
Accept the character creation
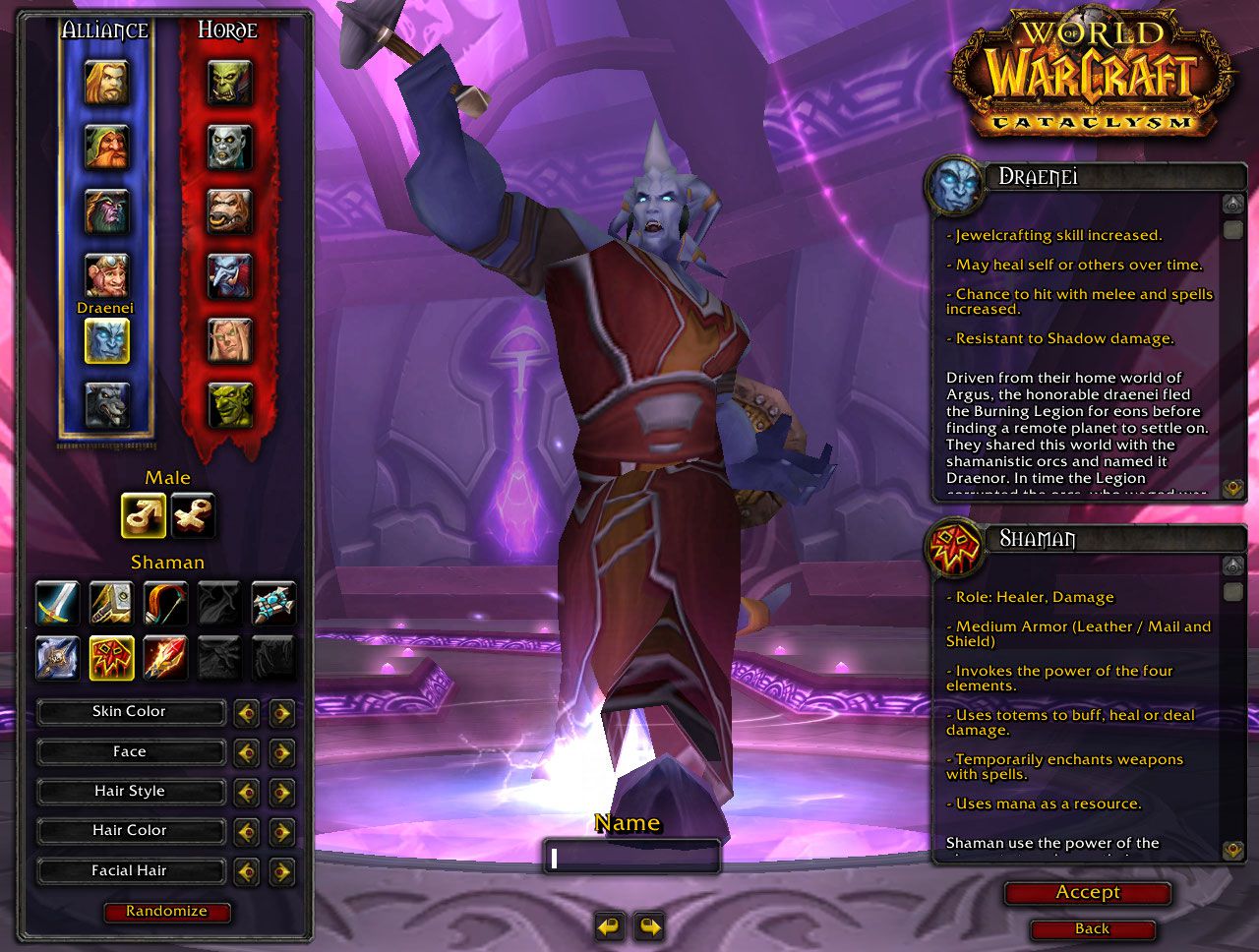1088,893
